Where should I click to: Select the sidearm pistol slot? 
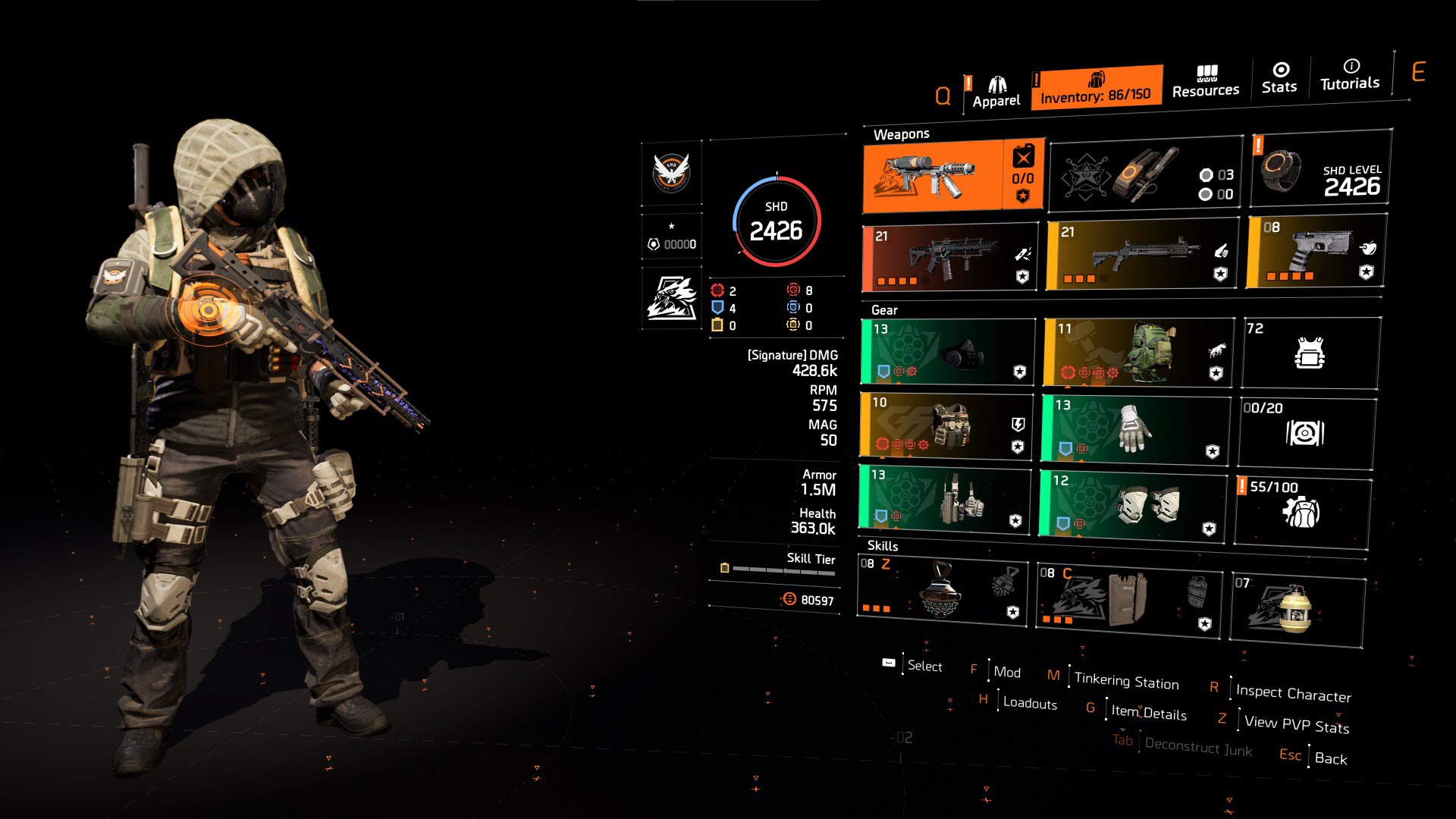[1316, 251]
